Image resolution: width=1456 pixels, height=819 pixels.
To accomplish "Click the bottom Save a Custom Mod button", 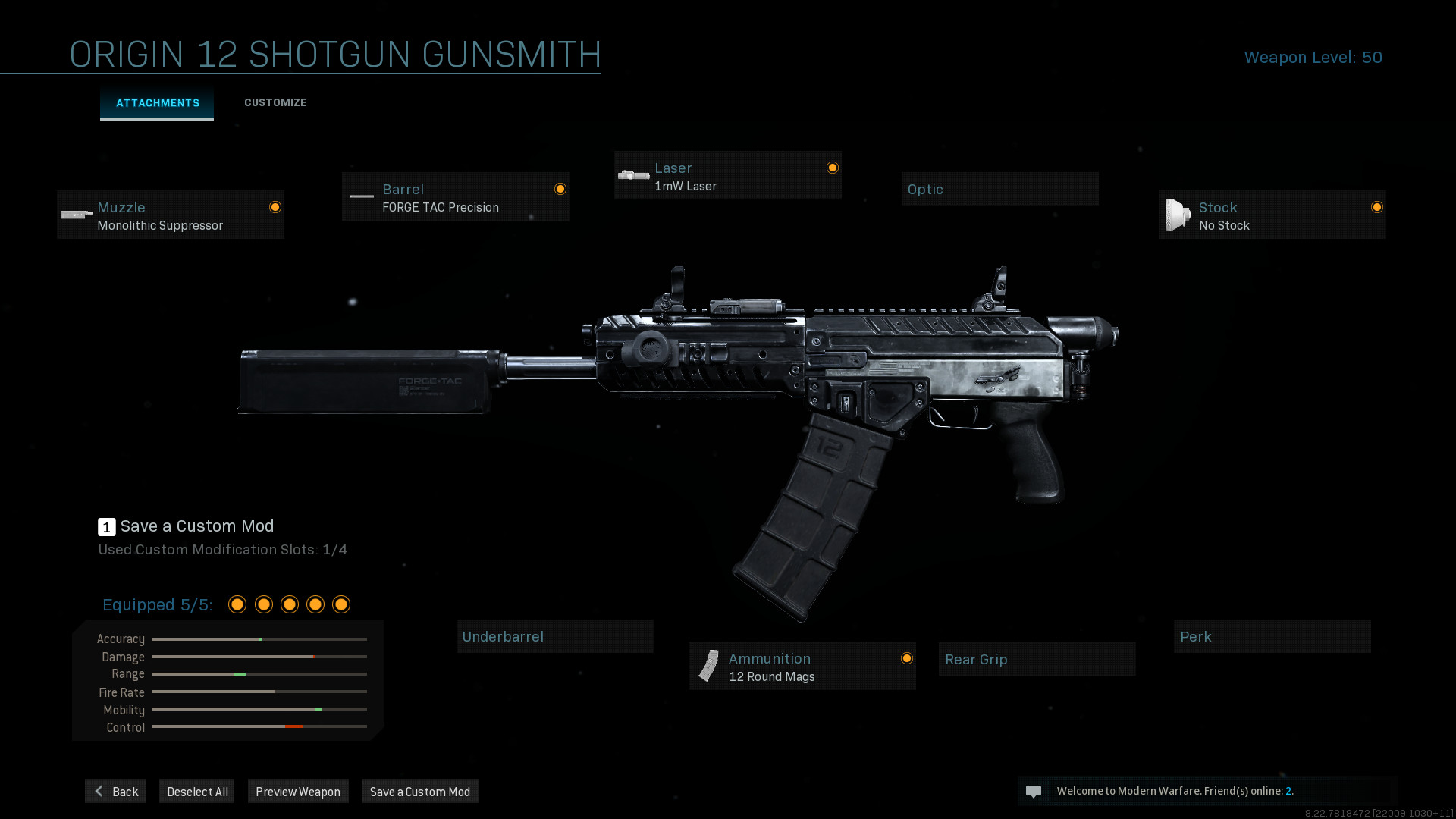I will (x=420, y=792).
